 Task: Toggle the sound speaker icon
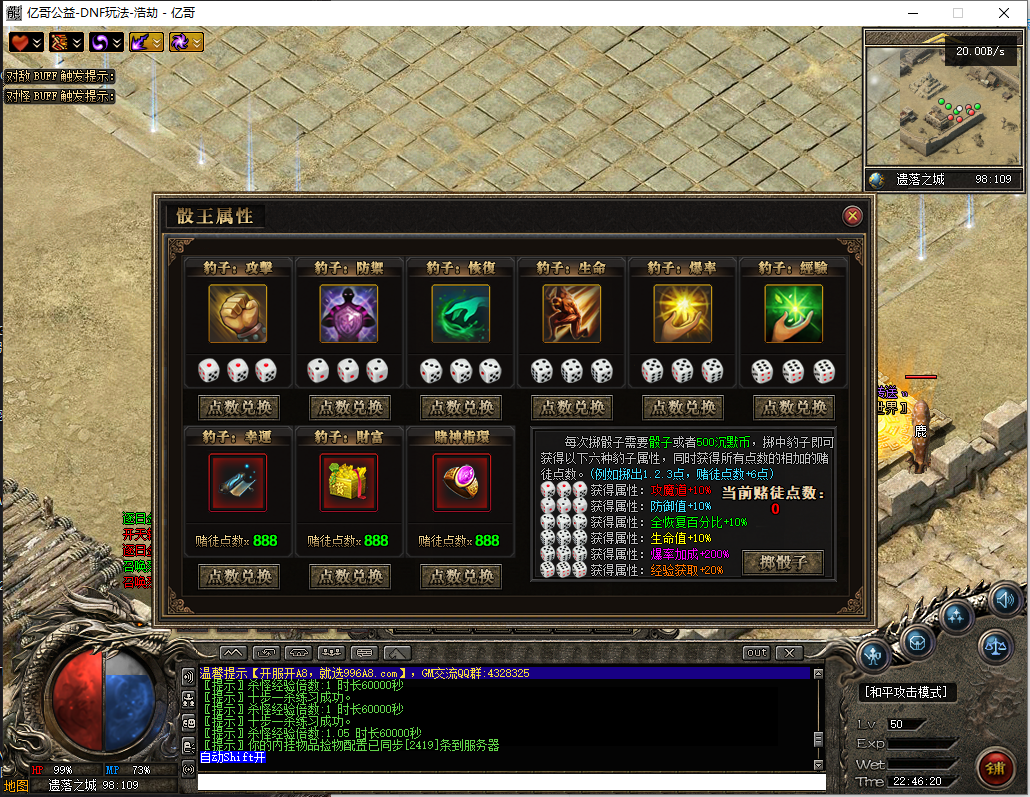1006,600
